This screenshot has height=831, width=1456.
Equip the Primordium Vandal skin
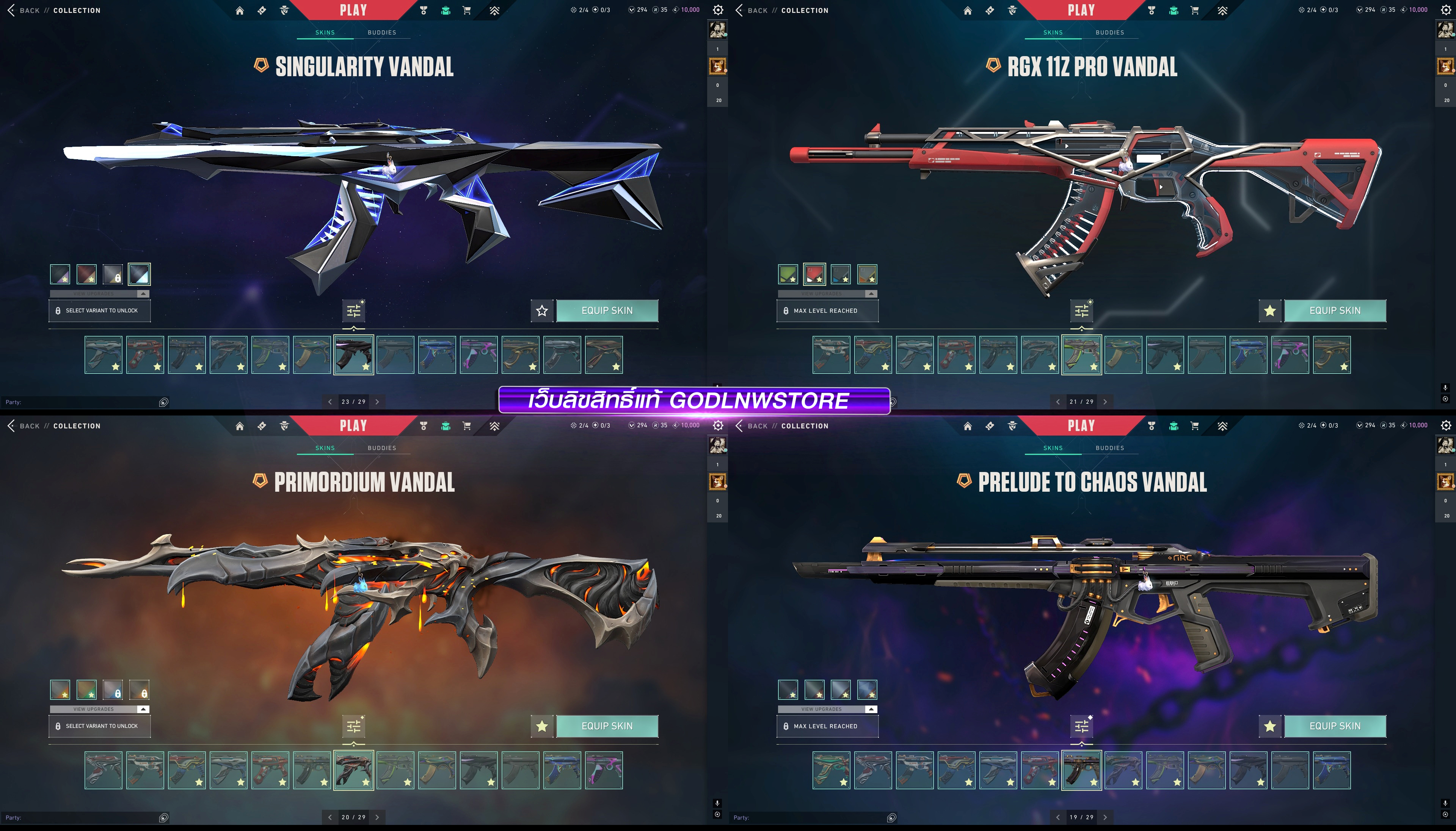click(607, 726)
